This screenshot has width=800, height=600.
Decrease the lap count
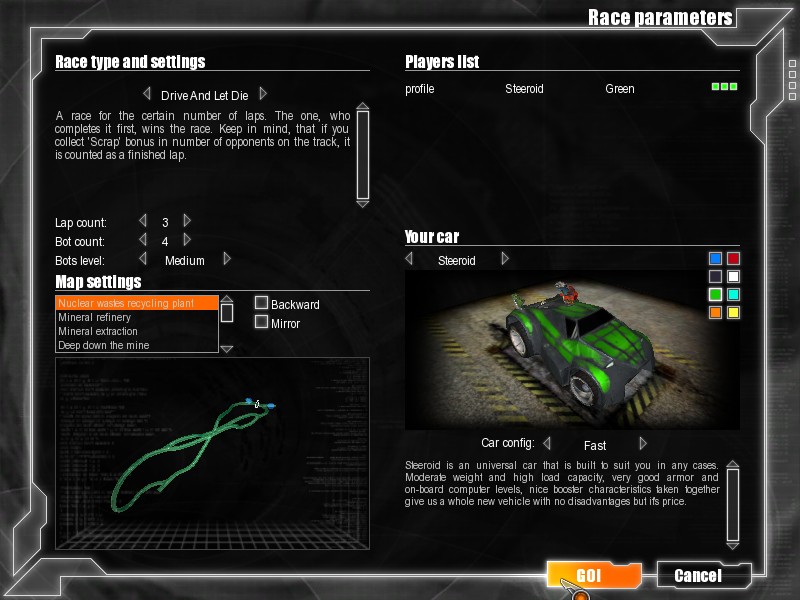[x=143, y=221]
